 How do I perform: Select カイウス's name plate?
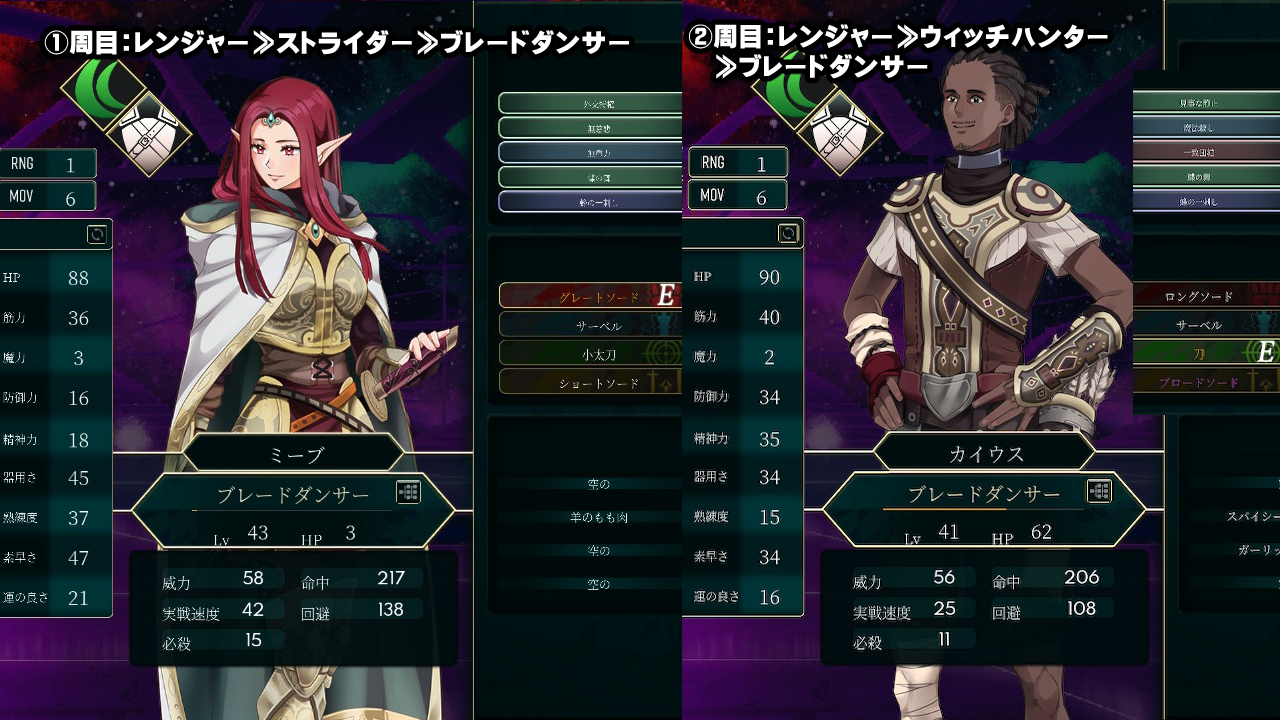pos(986,453)
